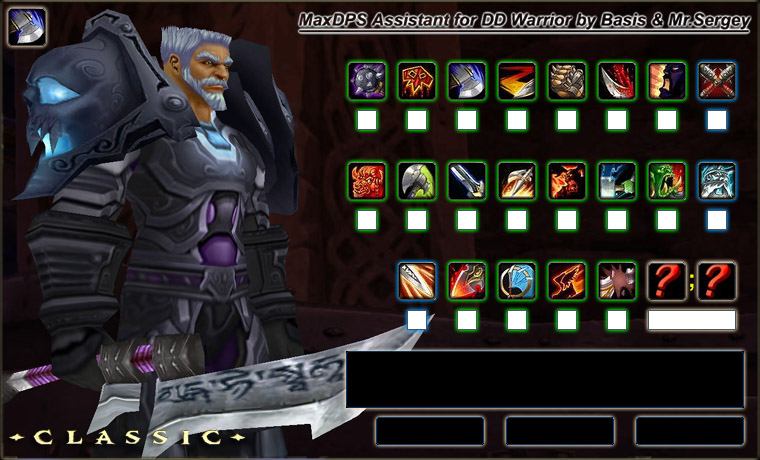Click the spiked shoulder armor icon

pos(617,281)
